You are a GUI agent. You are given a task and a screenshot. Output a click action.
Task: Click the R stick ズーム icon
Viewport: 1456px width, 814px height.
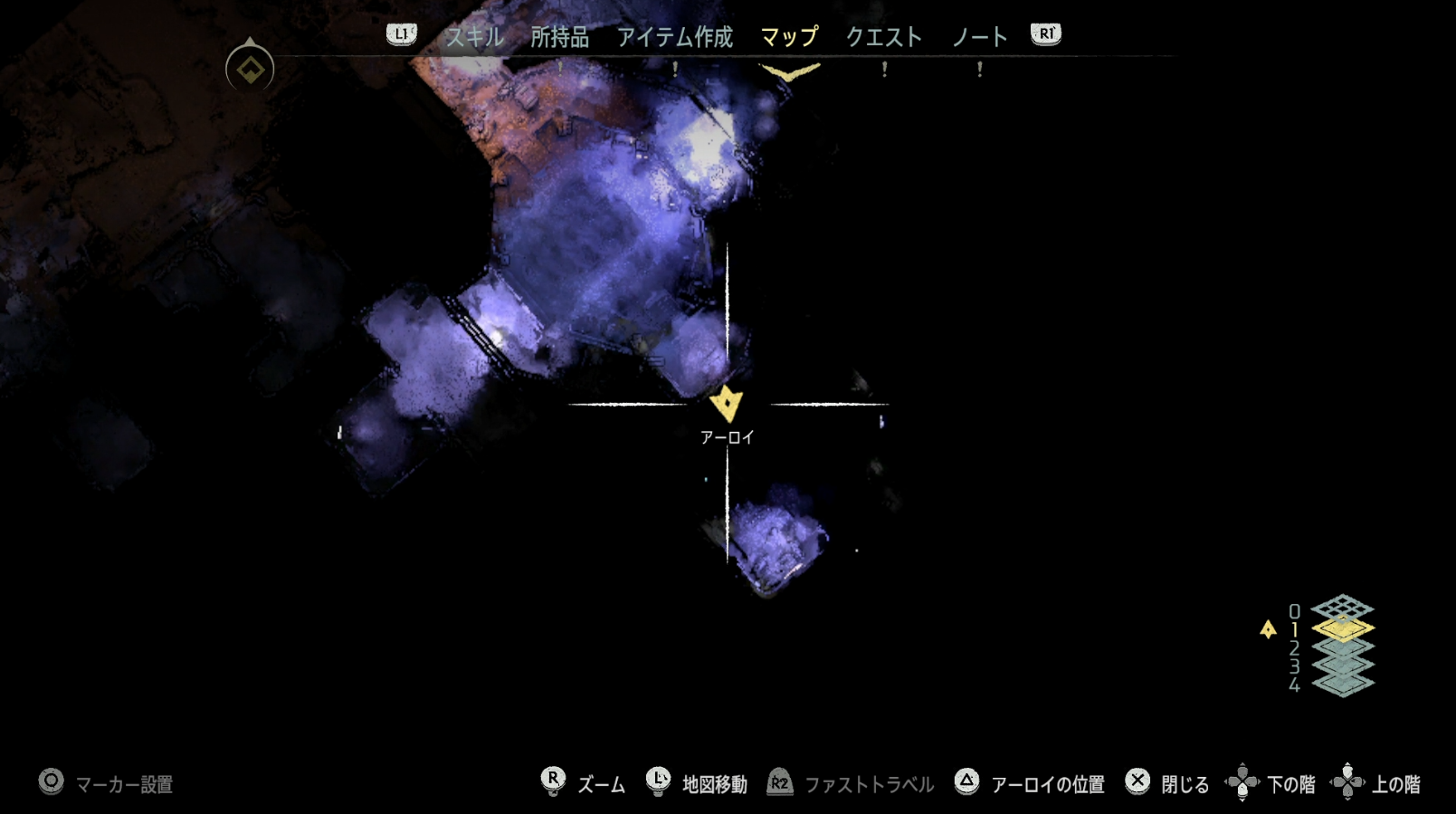click(x=554, y=780)
